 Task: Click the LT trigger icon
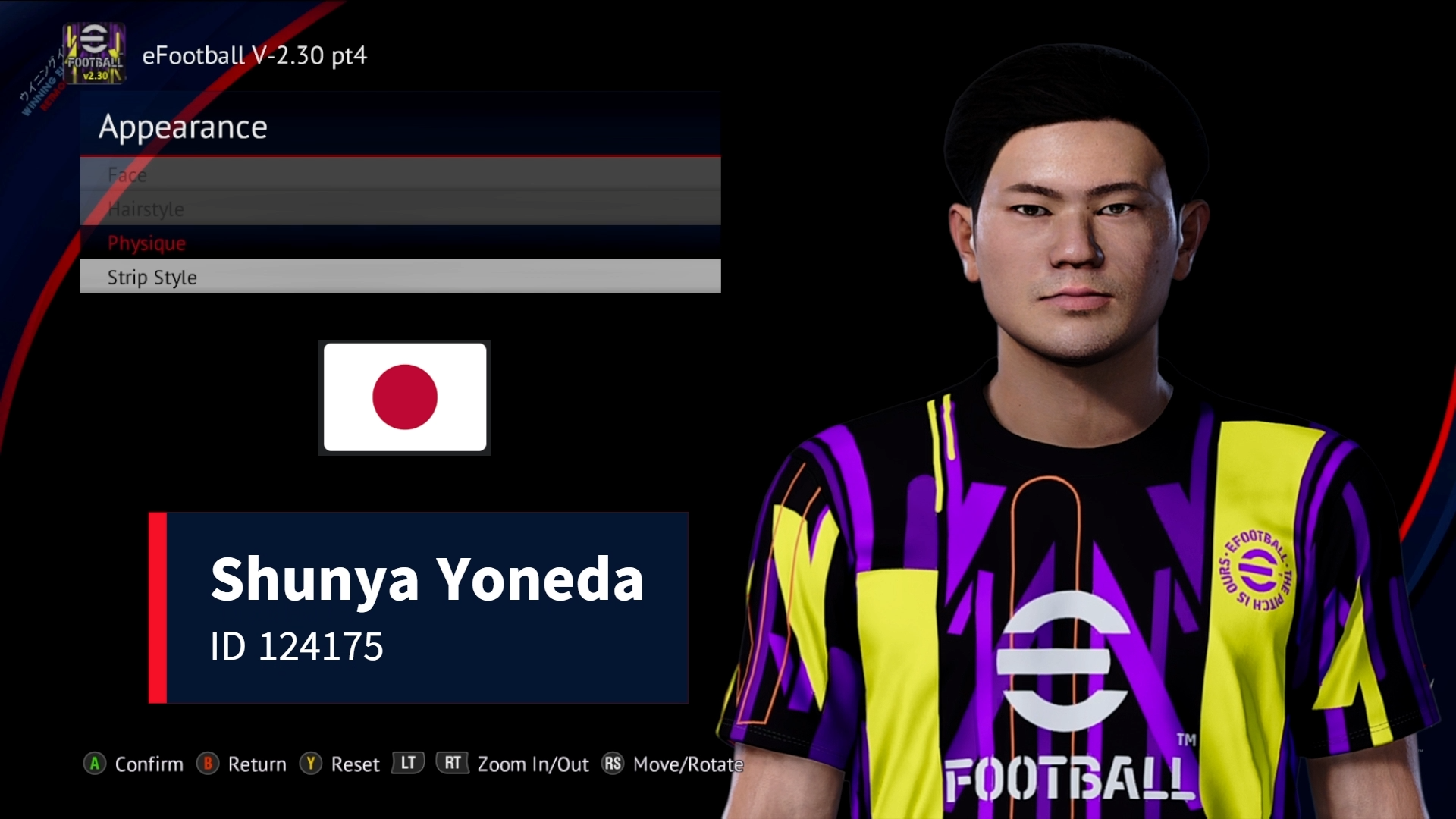[x=407, y=764]
